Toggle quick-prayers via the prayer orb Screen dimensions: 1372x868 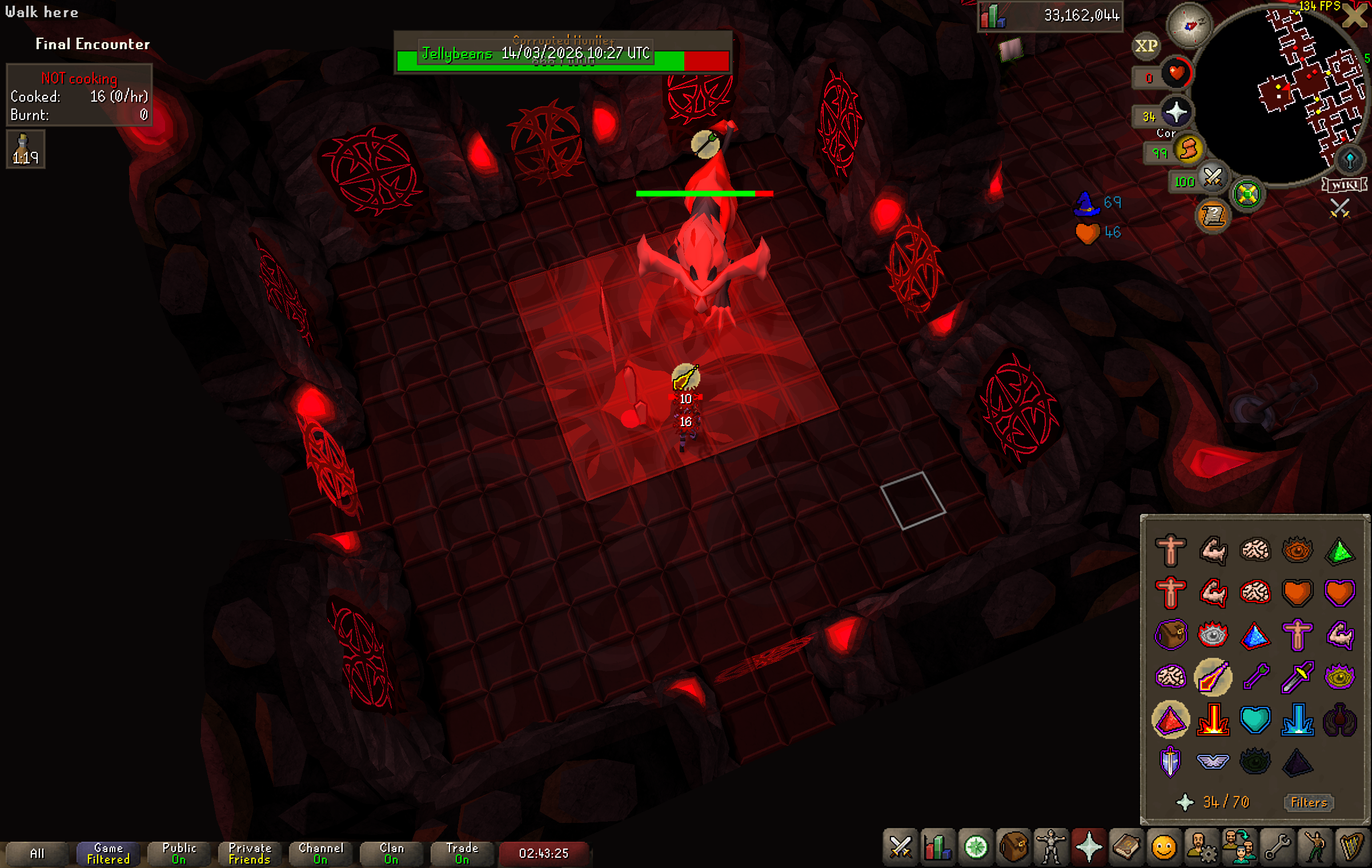[x=1176, y=112]
